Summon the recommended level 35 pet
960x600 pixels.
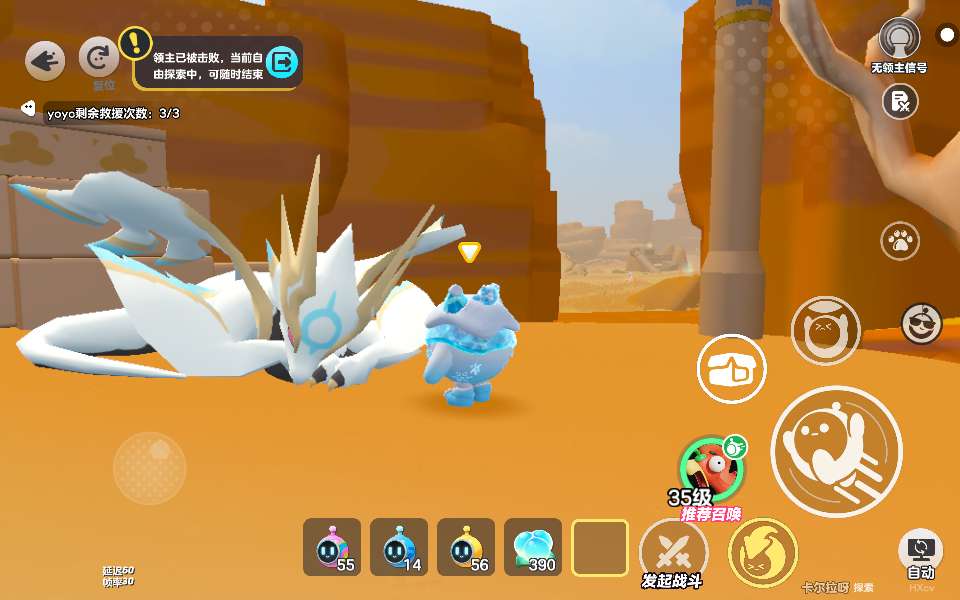coord(712,469)
